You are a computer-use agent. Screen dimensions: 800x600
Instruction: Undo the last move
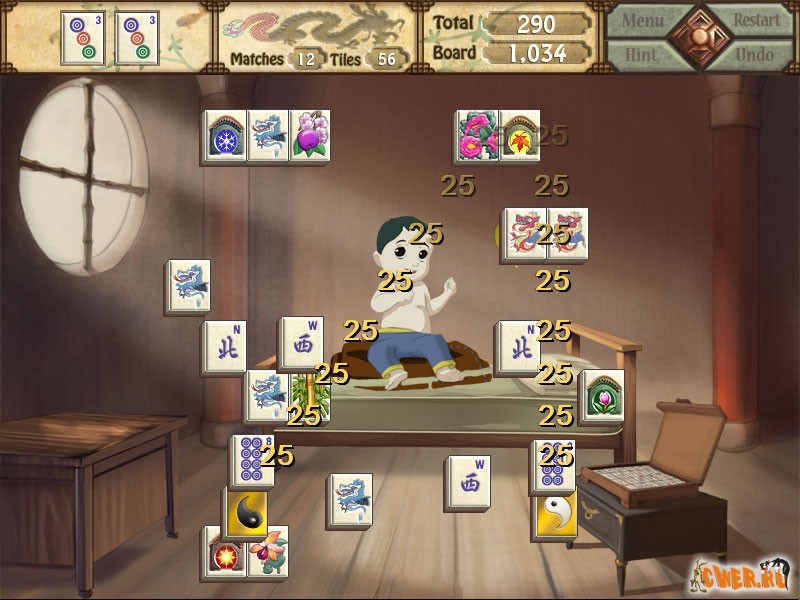(756, 54)
